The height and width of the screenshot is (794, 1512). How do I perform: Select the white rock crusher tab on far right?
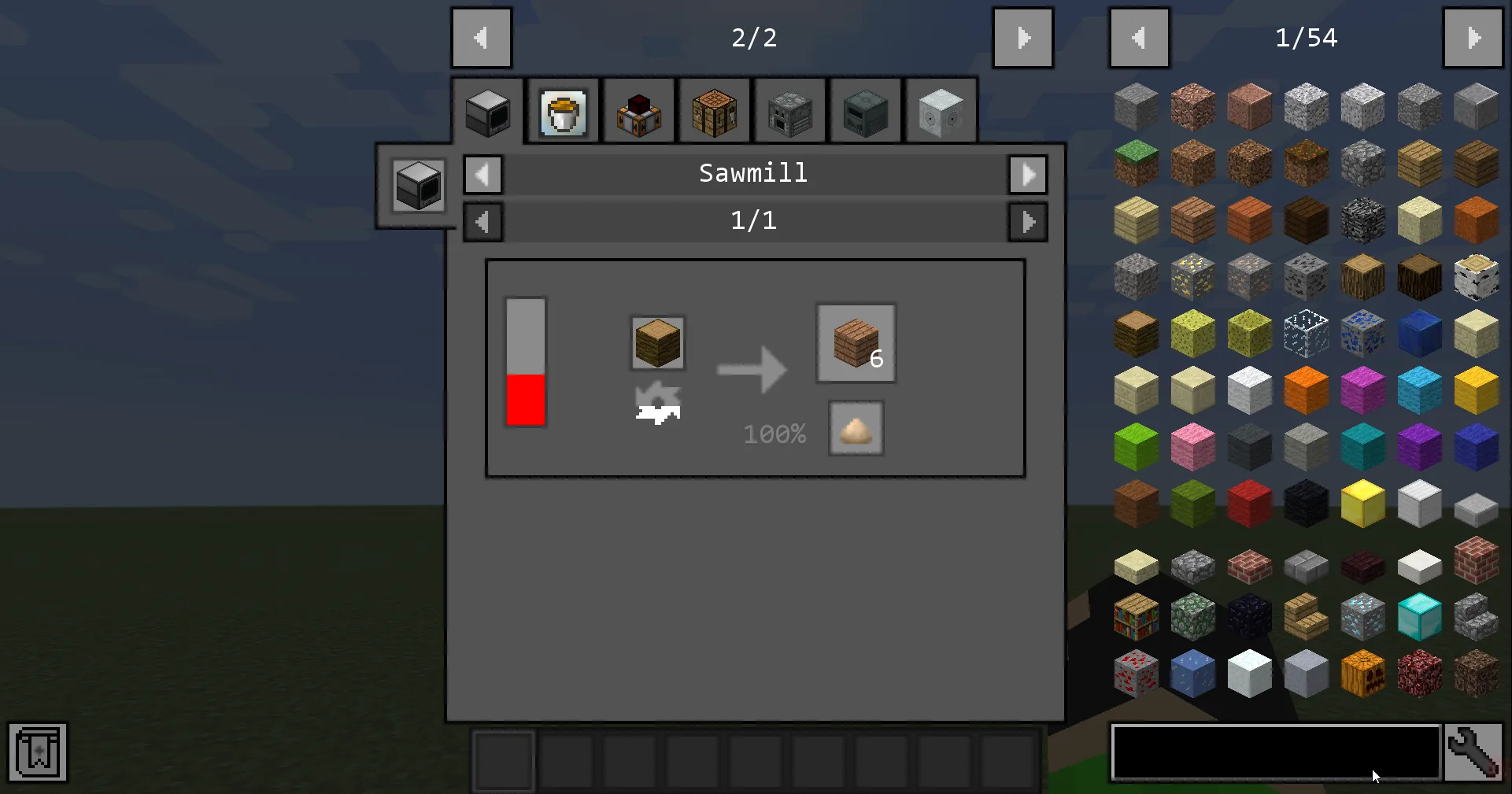941,111
